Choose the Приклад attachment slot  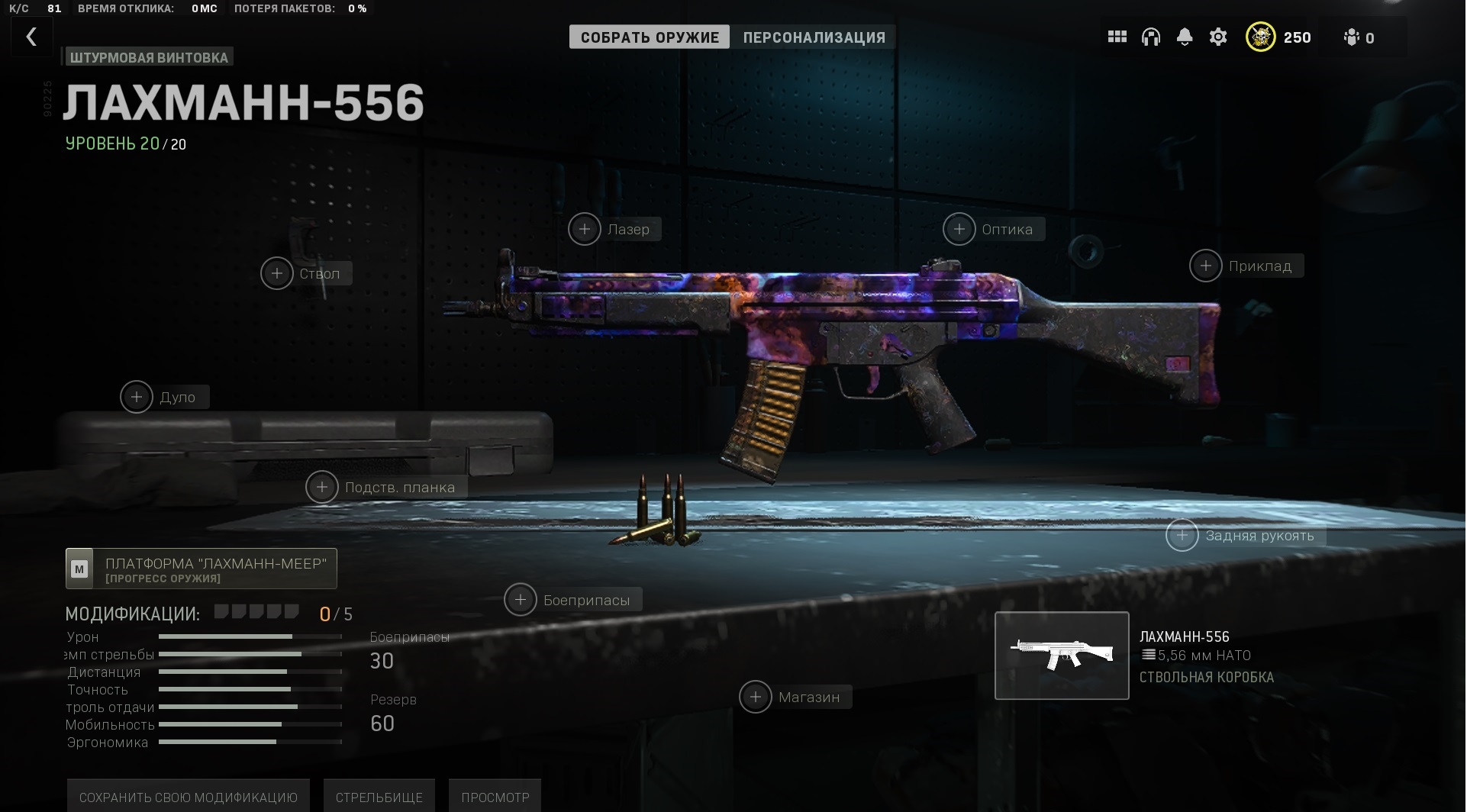pyautogui.click(x=1206, y=266)
